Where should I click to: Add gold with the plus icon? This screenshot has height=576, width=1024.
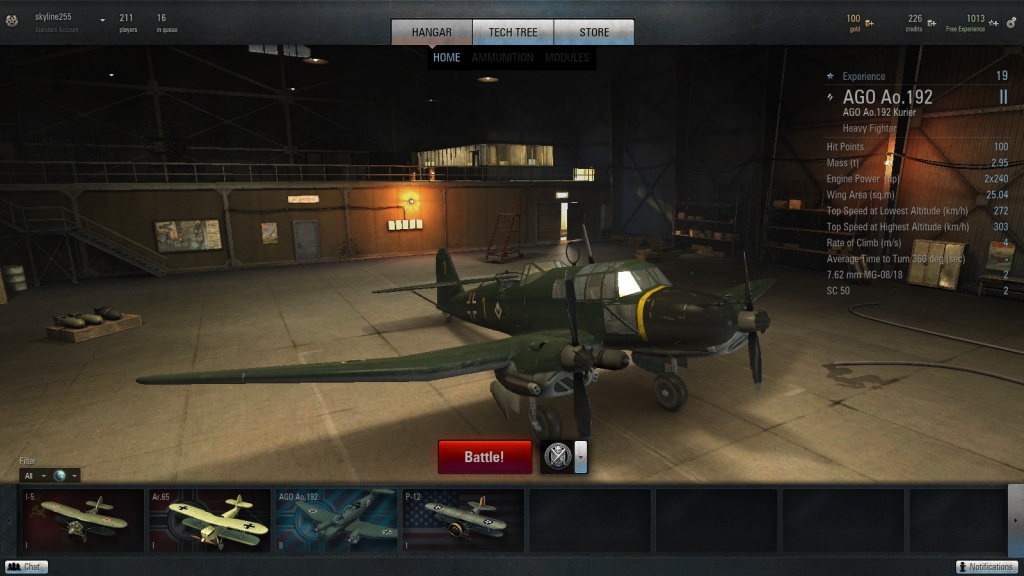point(869,22)
